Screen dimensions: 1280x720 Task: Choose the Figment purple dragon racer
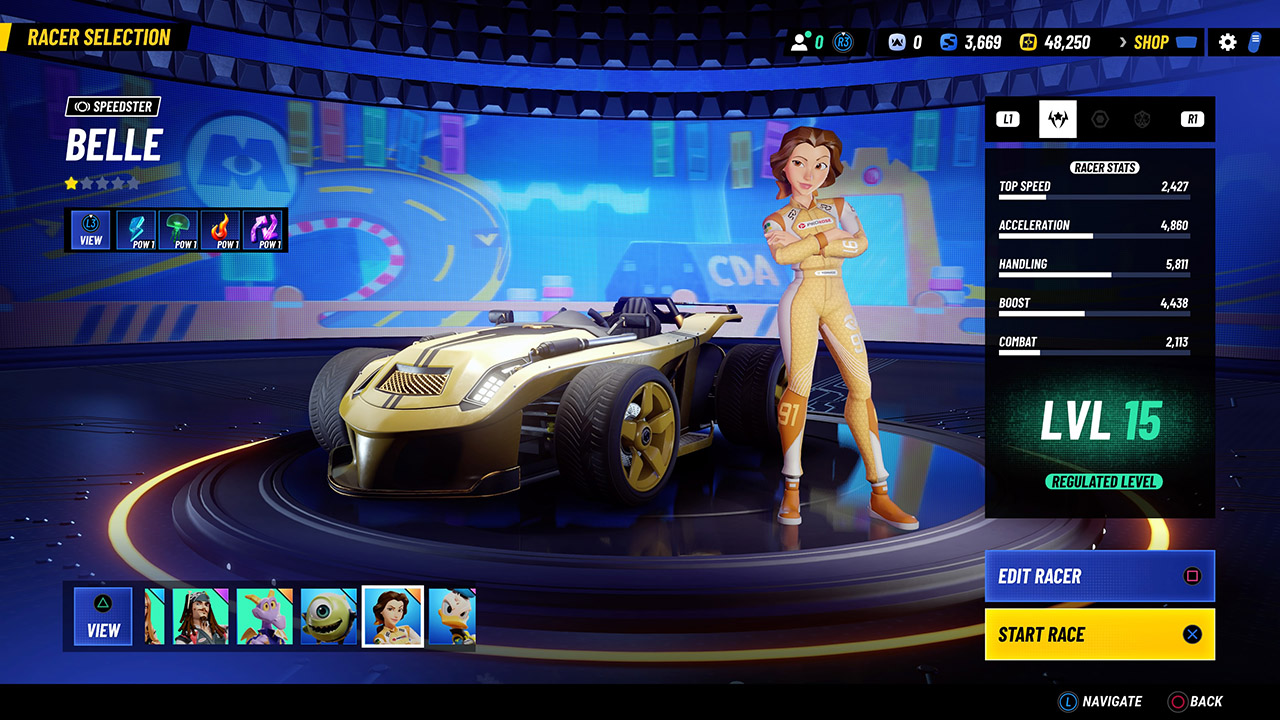[265, 616]
